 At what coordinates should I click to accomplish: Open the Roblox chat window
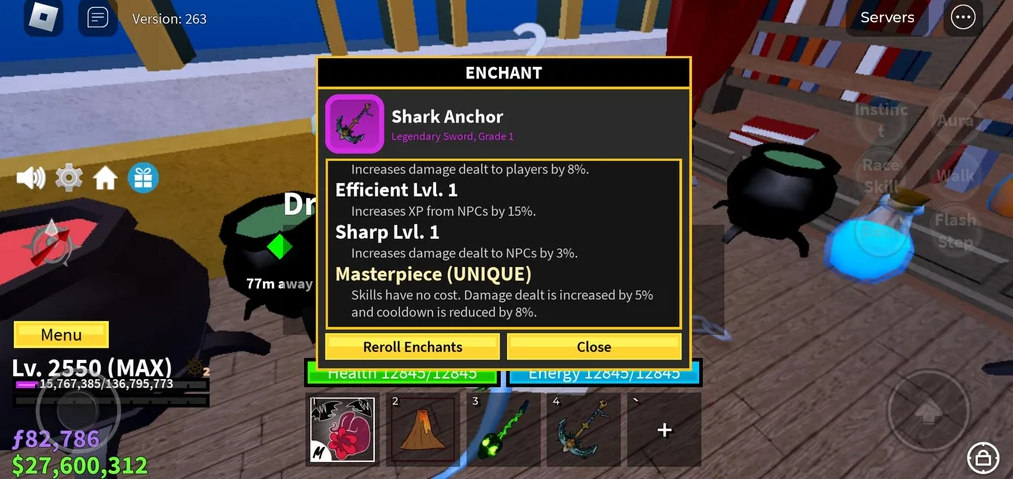click(x=97, y=18)
